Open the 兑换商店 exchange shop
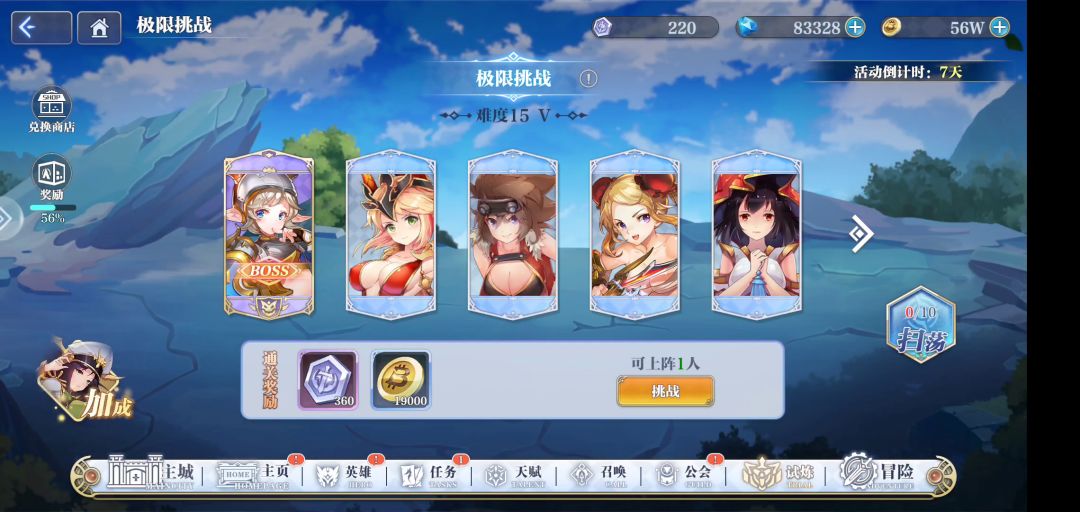Screen dimensions: 1080x512 [51, 110]
